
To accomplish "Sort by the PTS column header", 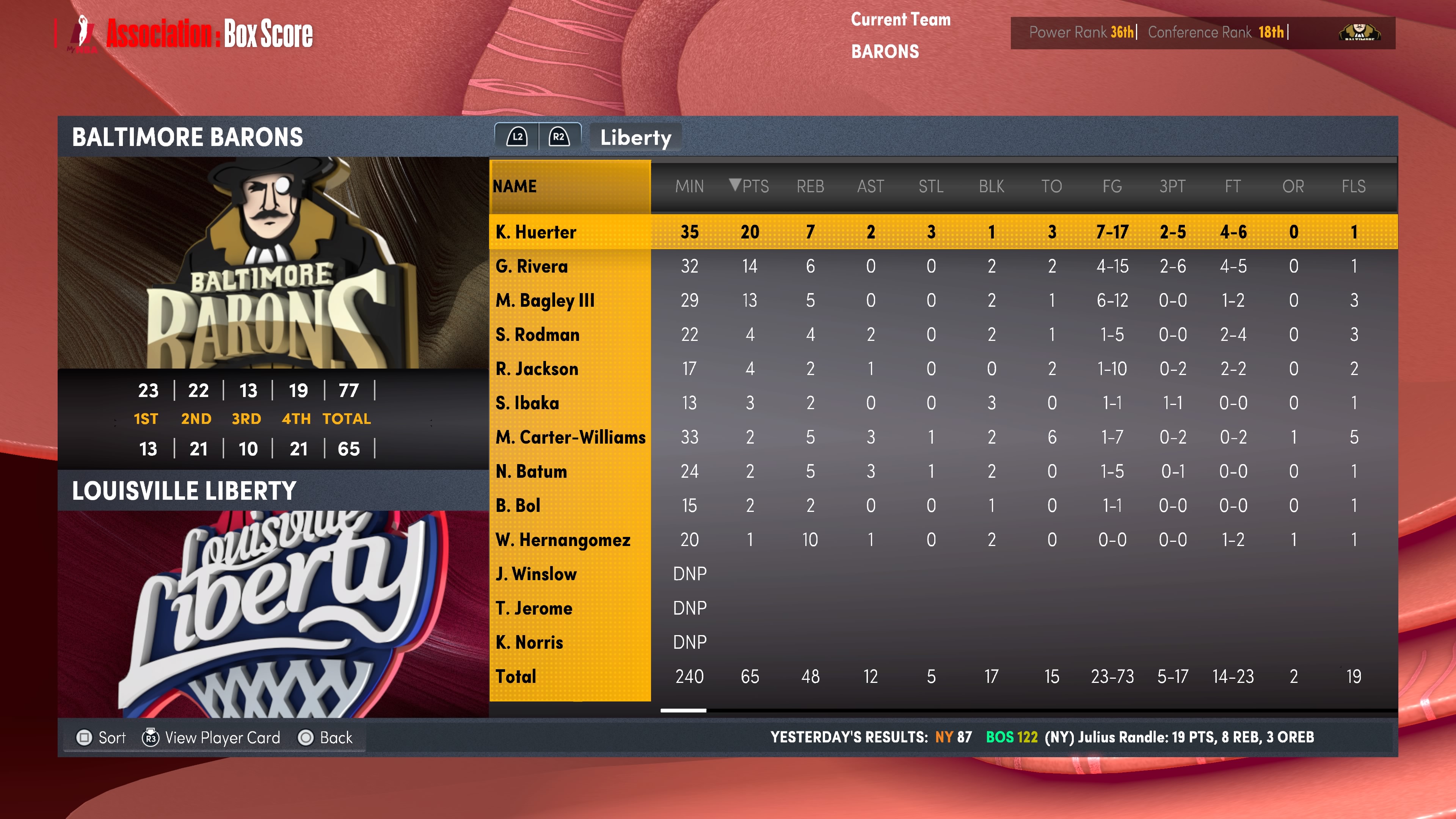I will pos(750,186).
